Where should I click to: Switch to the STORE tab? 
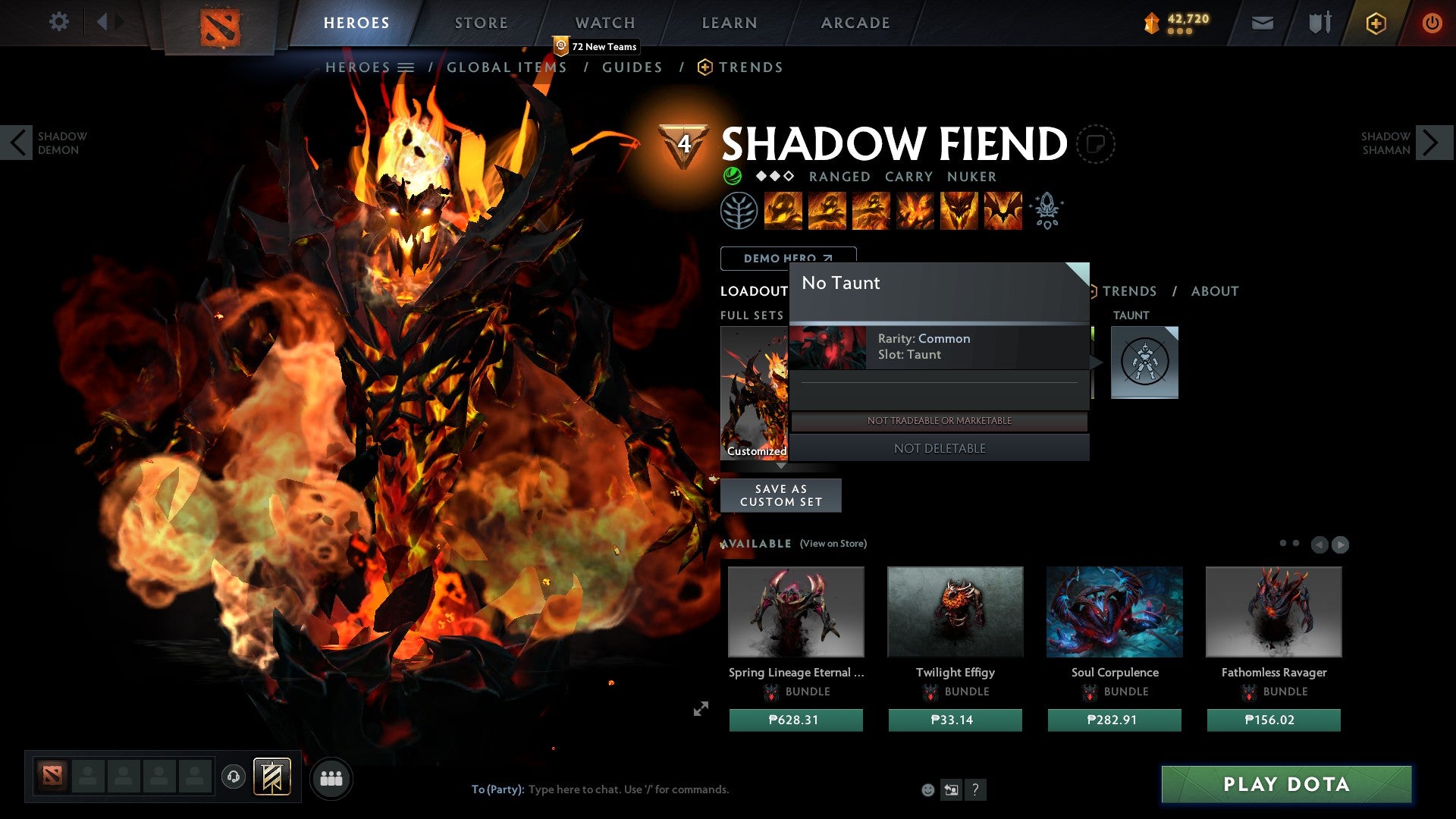480,23
